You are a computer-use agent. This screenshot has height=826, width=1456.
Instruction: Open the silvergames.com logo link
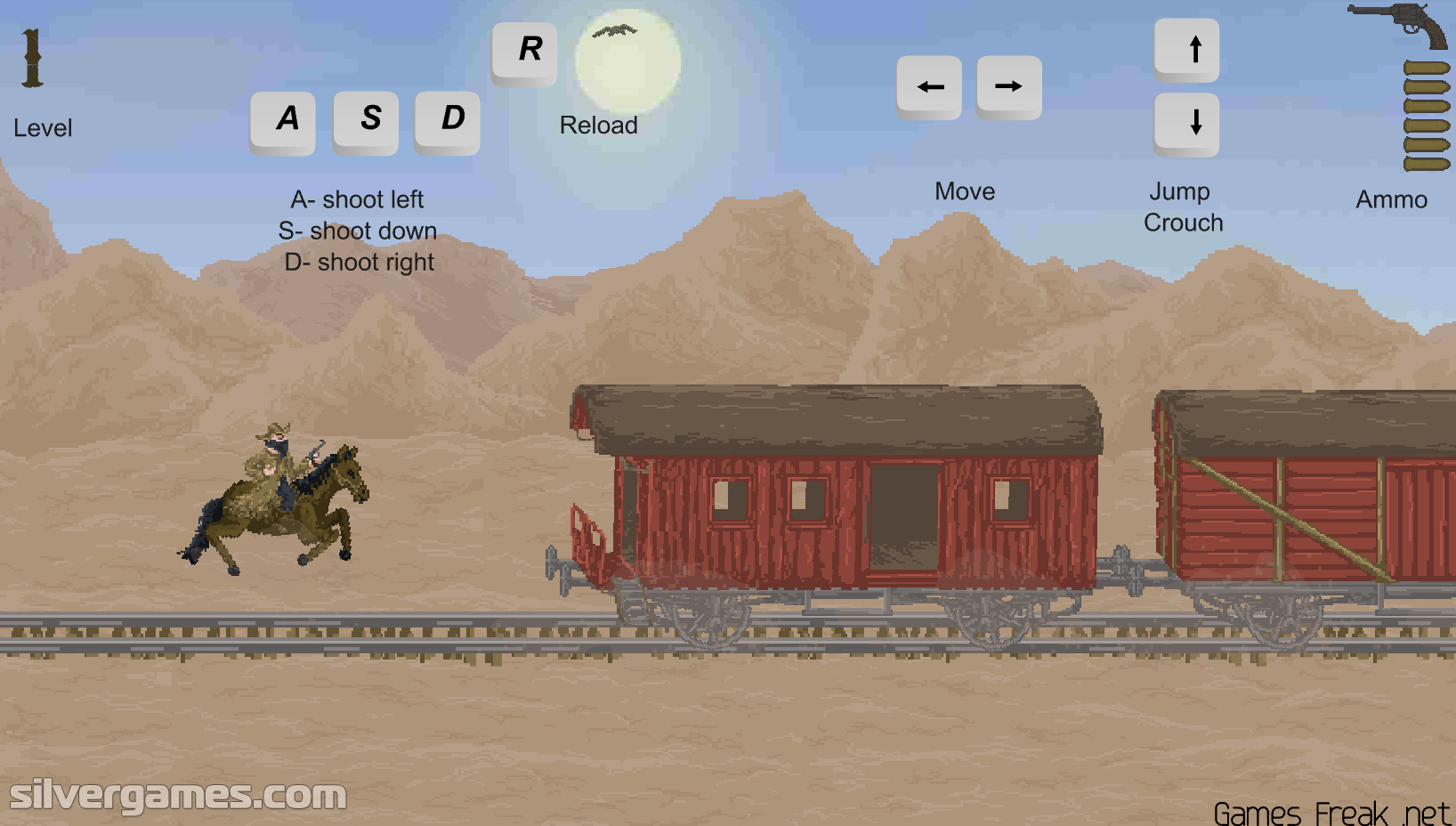tap(178, 795)
